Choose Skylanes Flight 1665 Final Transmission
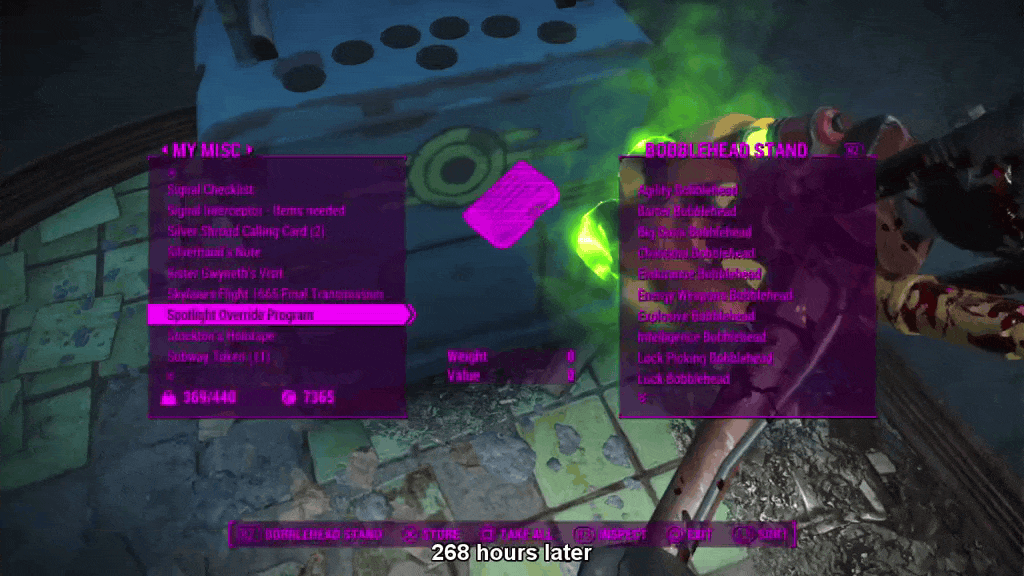Image resolution: width=1024 pixels, height=576 pixels. [275, 295]
